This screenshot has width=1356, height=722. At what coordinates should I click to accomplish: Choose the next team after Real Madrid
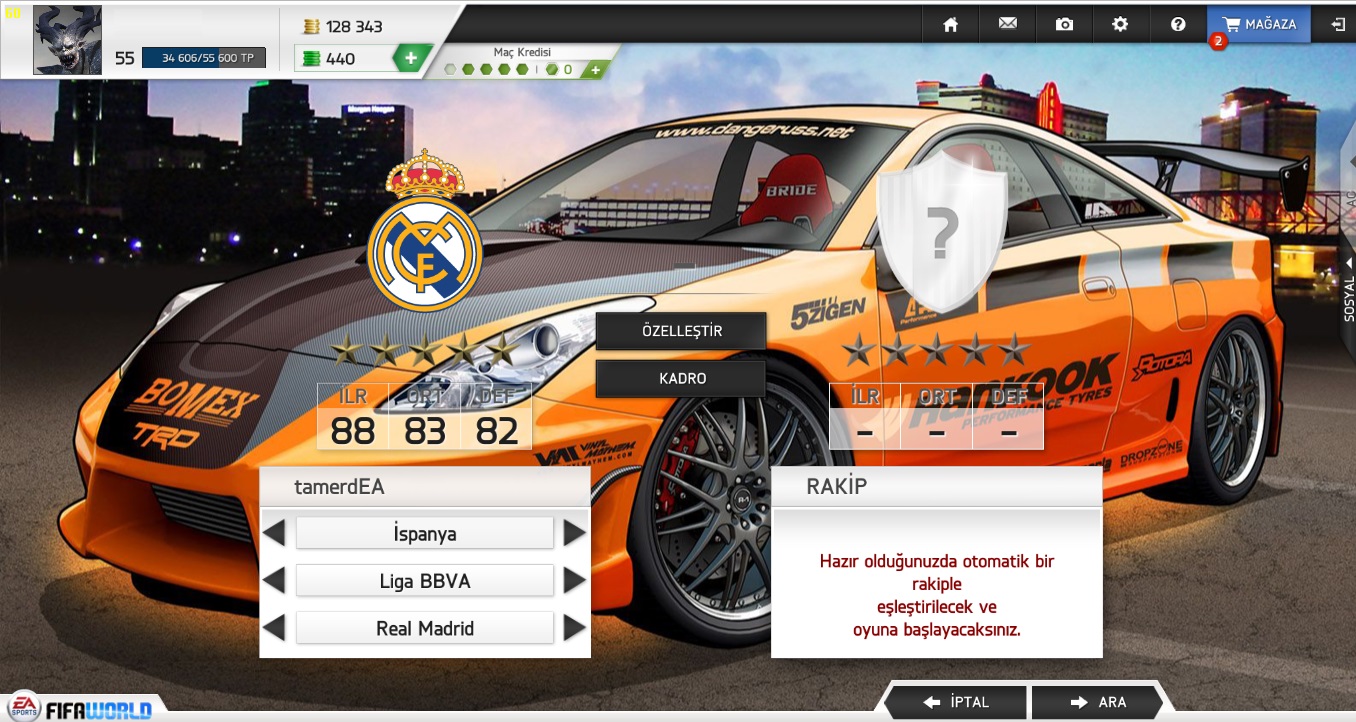(x=574, y=628)
